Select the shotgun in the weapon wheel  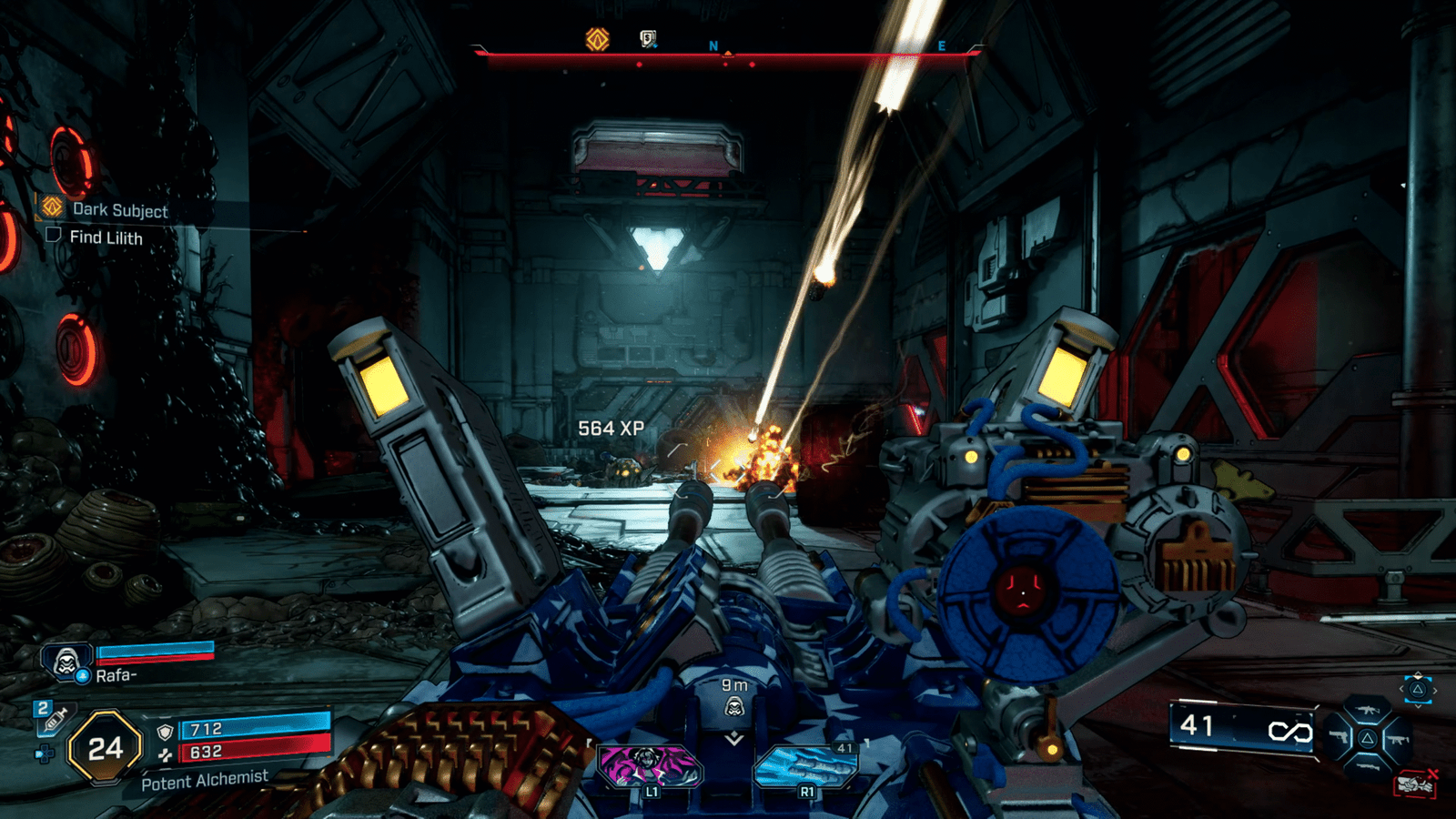point(1367,766)
